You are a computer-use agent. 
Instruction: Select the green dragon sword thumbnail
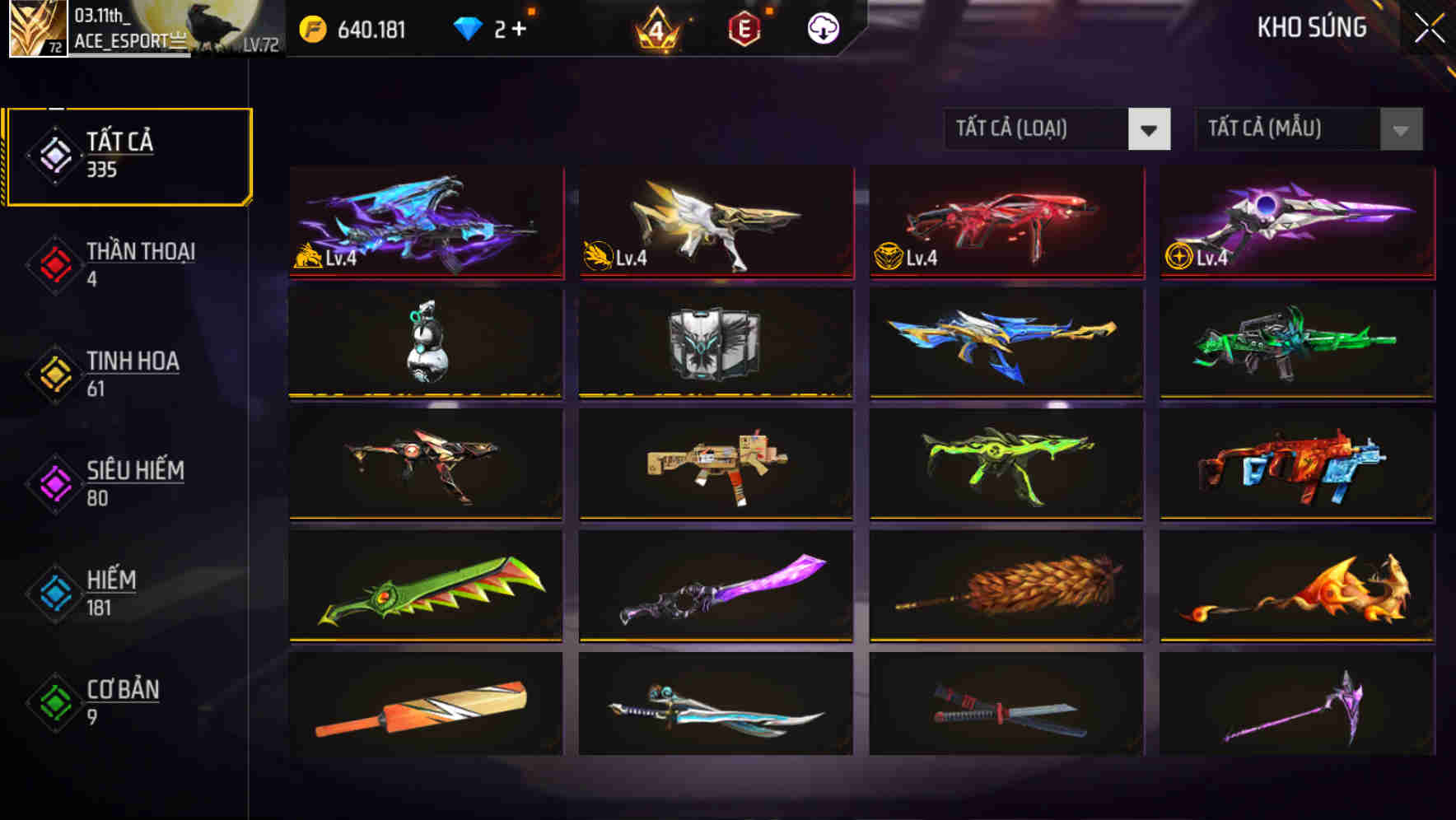pos(425,586)
